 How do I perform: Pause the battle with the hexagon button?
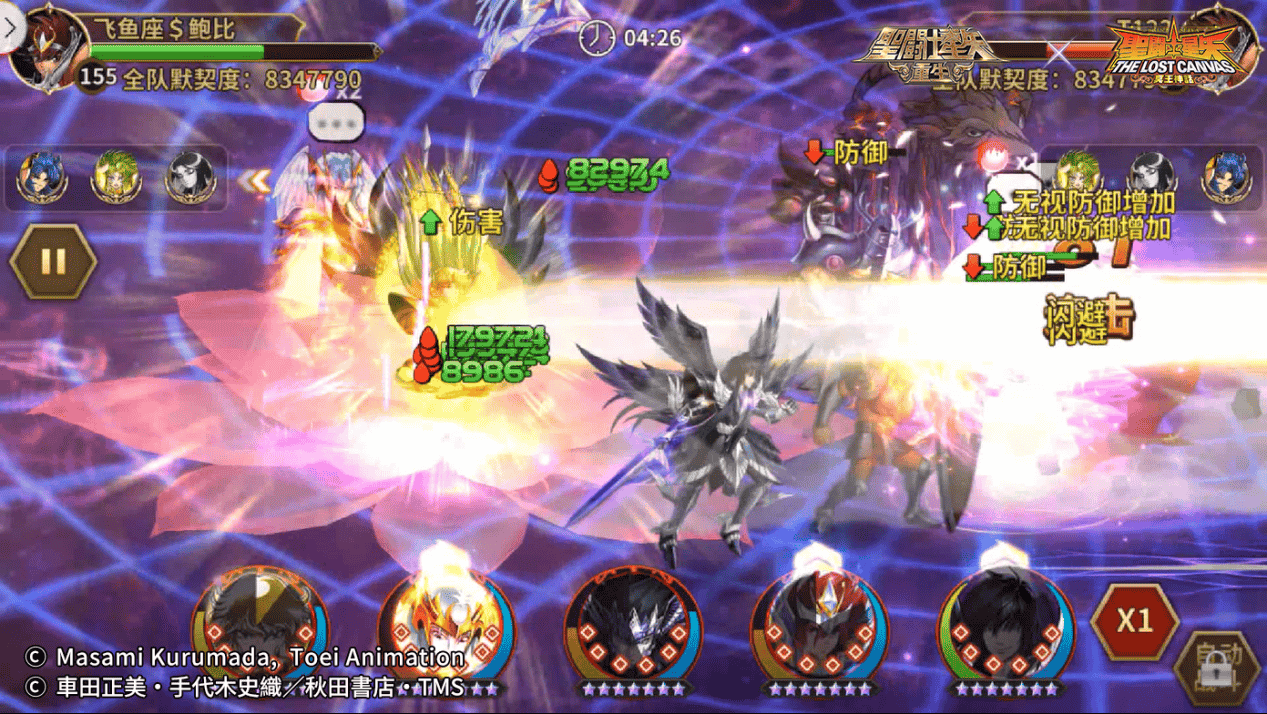[53, 262]
